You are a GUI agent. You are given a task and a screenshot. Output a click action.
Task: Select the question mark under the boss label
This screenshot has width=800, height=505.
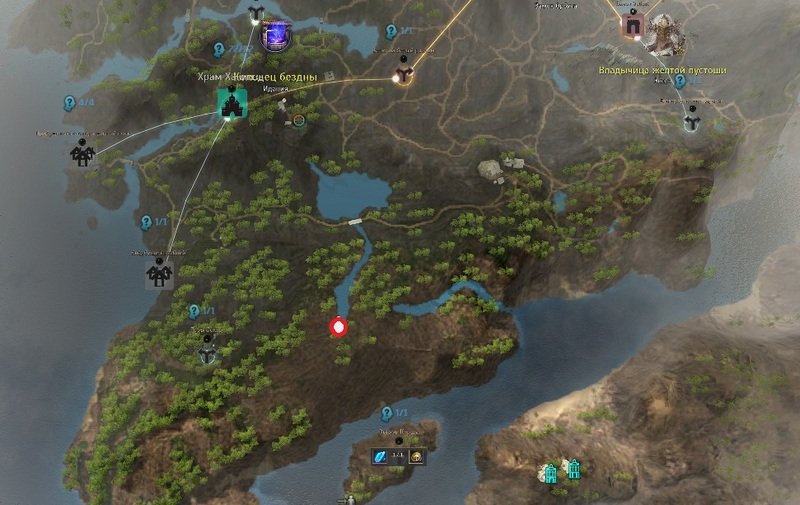pyautogui.click(x=679, y=82)
